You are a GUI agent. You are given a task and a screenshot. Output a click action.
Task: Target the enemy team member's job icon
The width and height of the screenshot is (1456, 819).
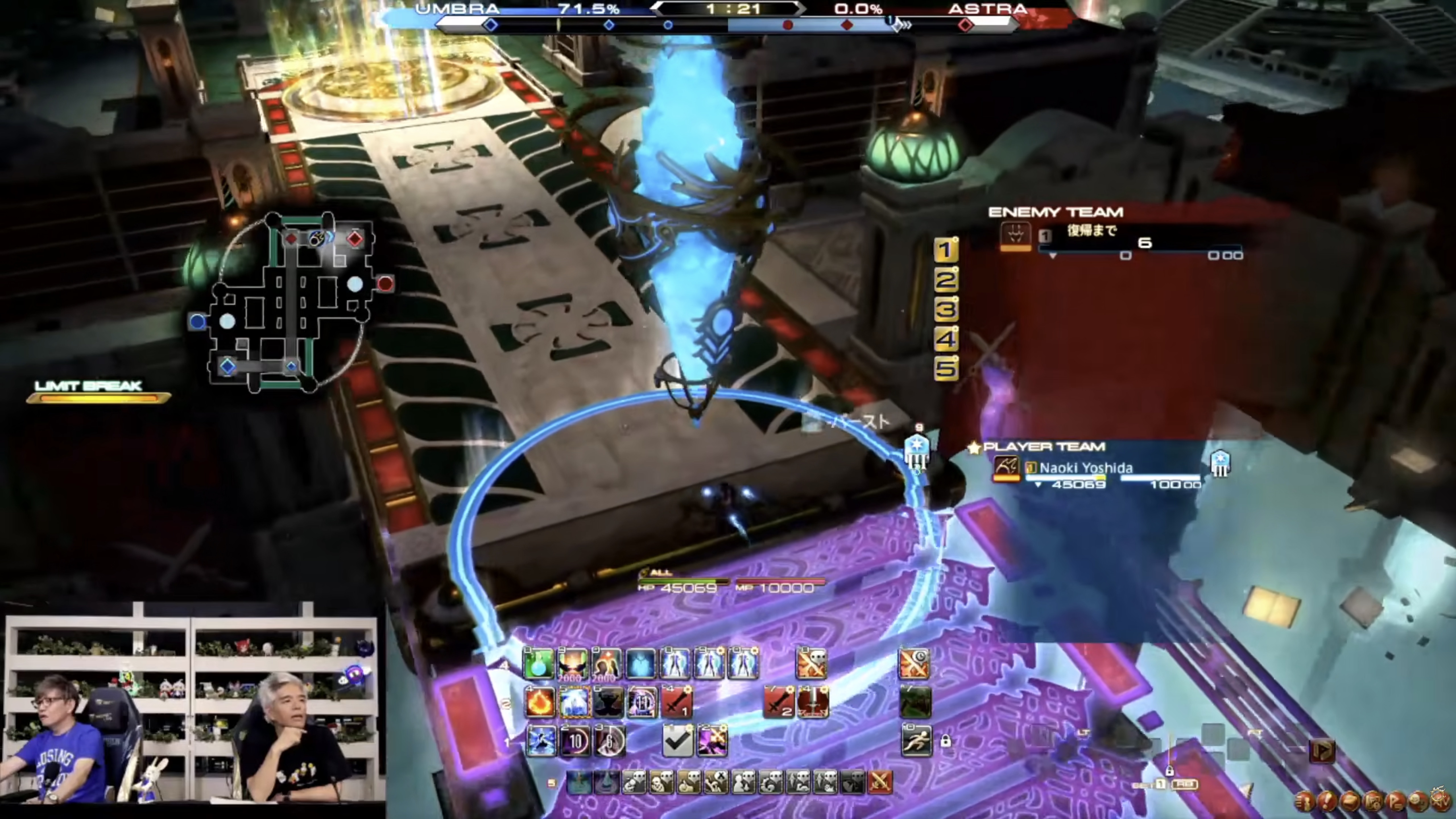pos(1015,235)
